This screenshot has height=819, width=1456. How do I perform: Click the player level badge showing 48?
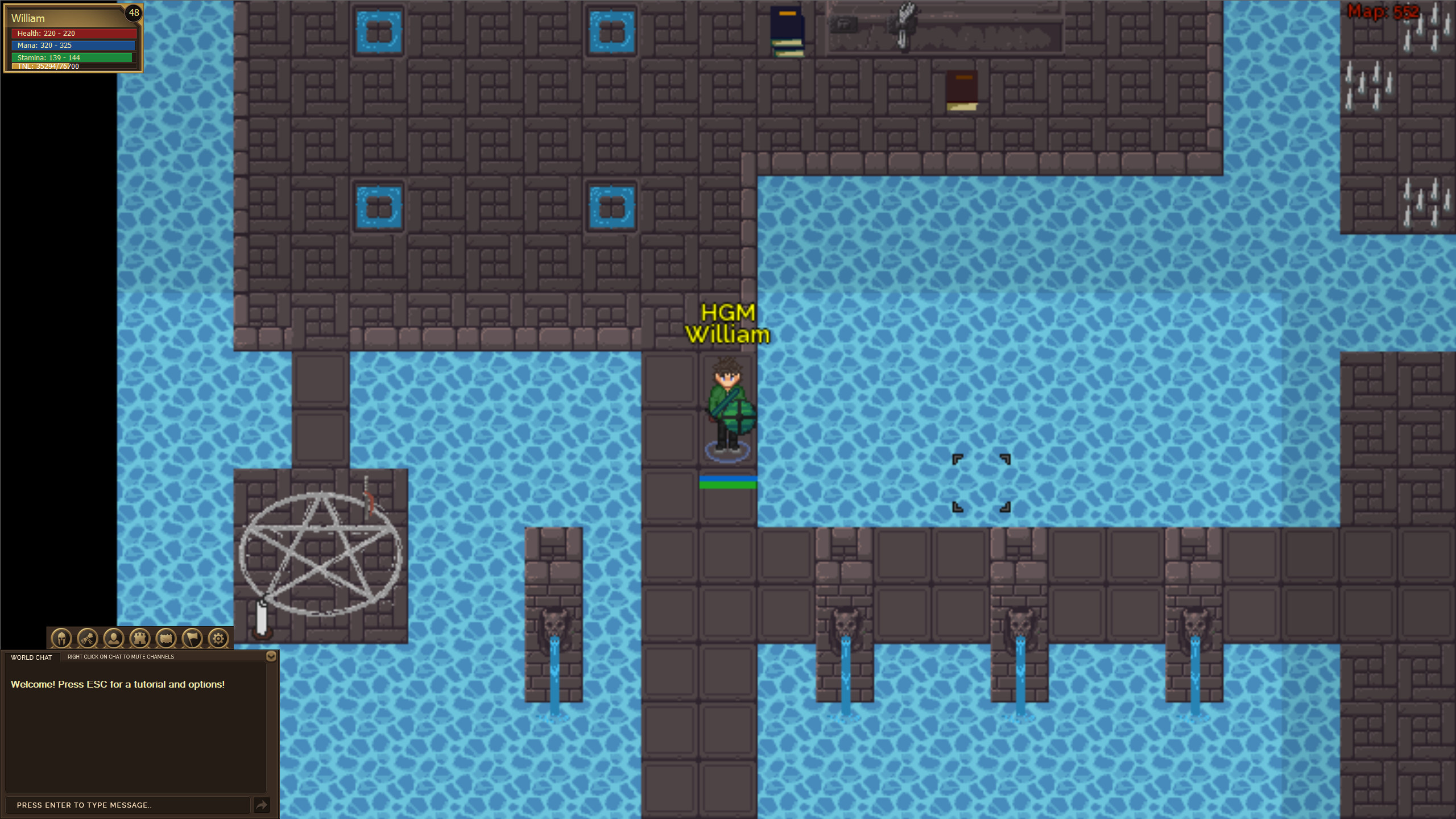(x=135, y=13)
